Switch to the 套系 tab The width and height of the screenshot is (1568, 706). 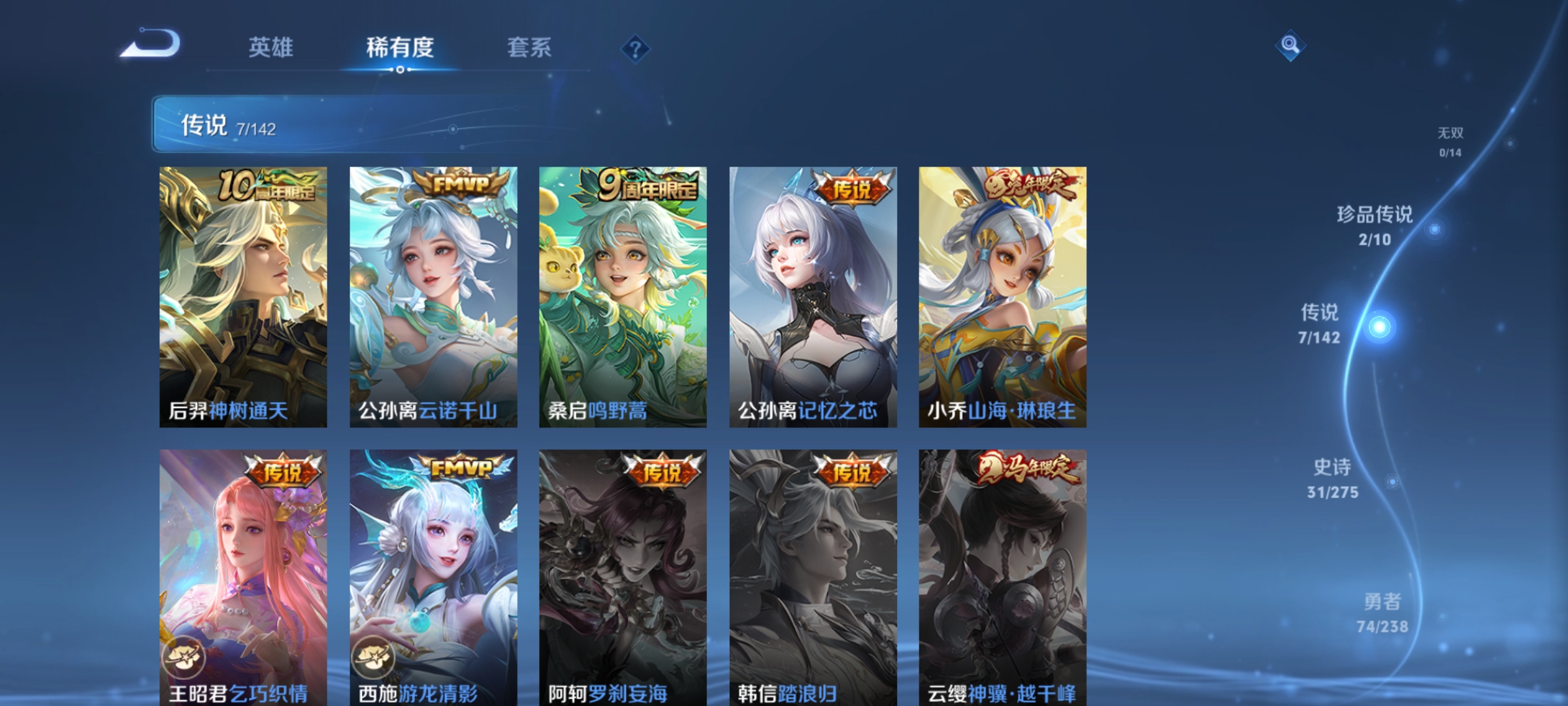coord(529,47)
